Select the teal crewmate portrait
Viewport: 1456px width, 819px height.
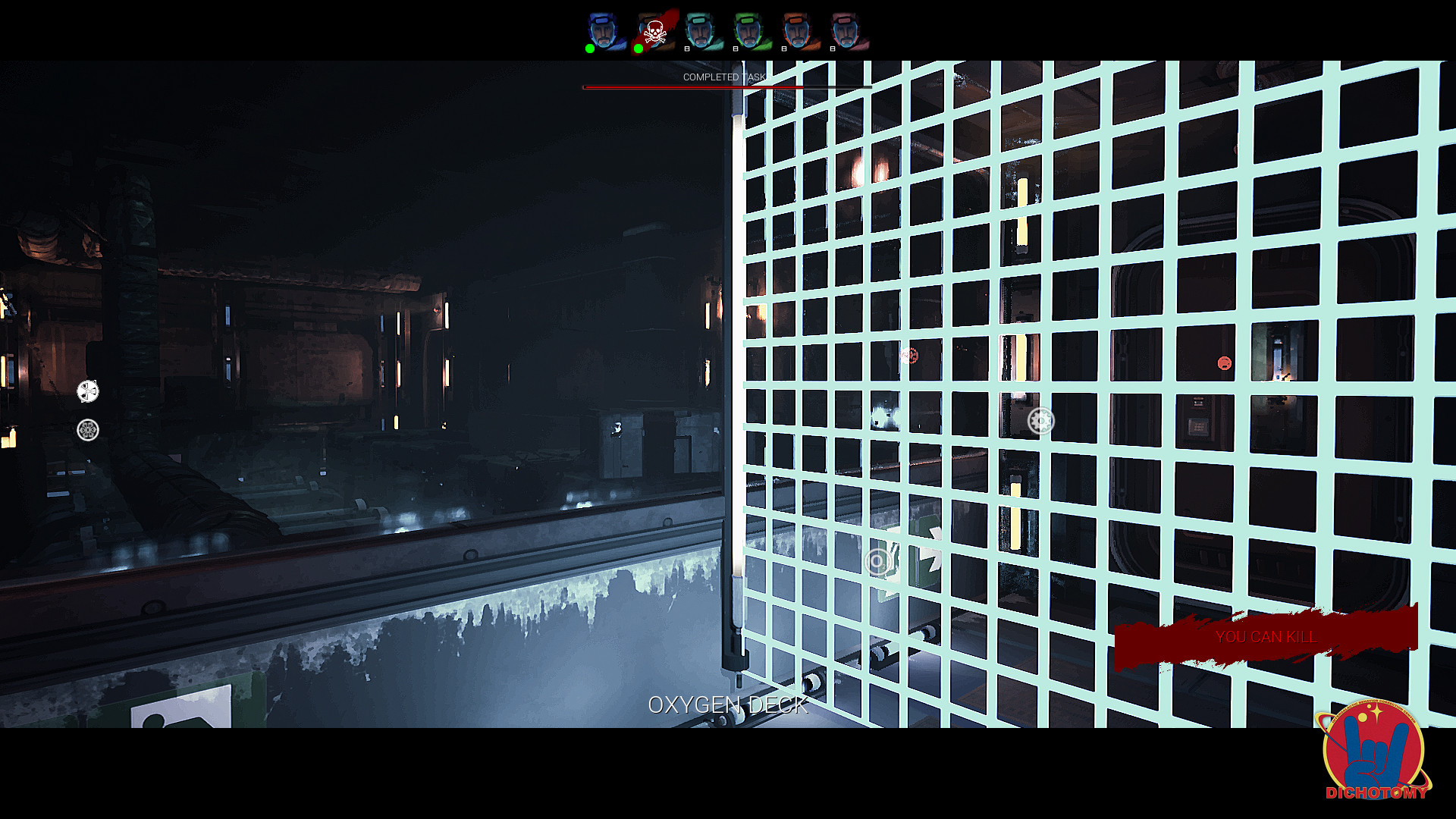(700, 32)
